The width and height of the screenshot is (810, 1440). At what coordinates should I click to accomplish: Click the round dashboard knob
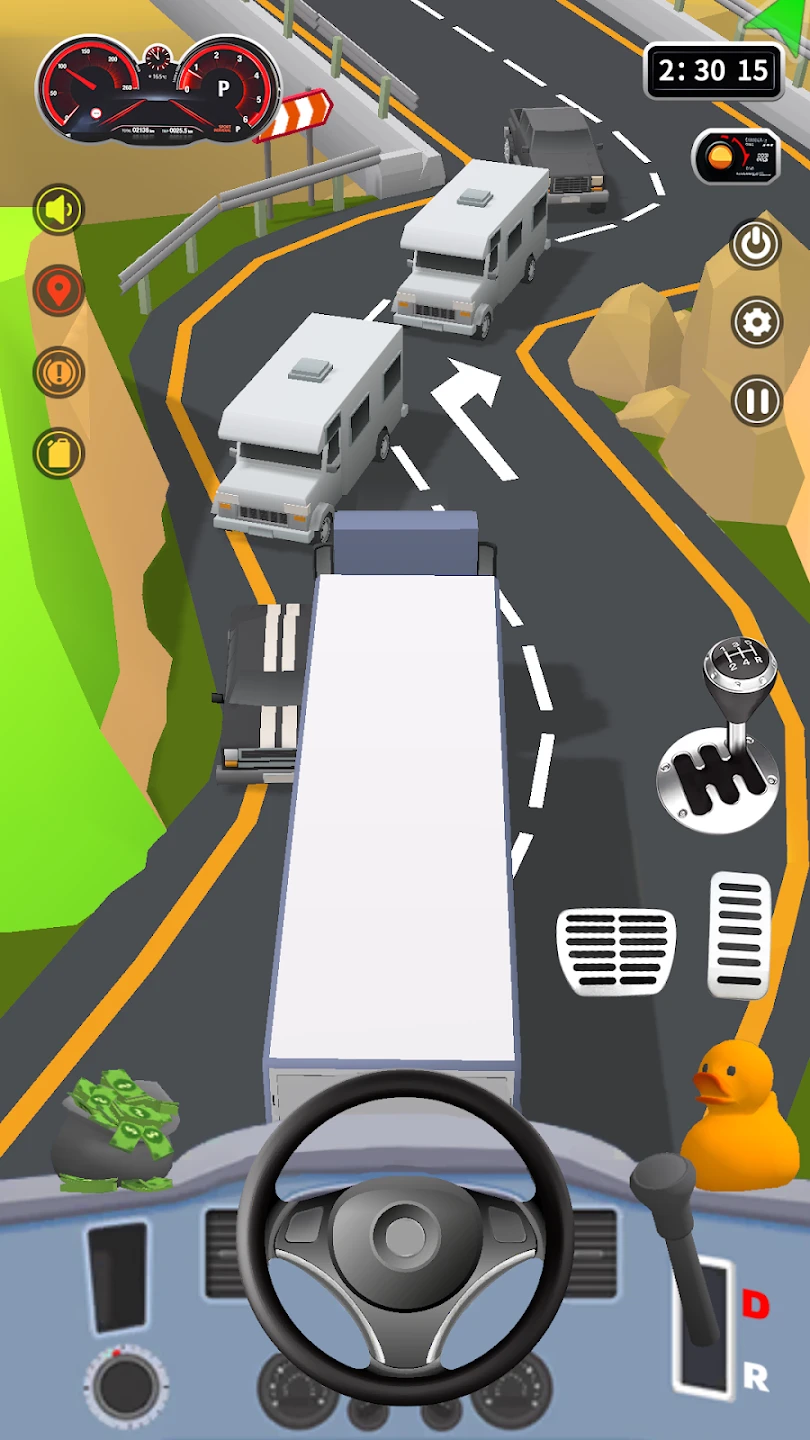point(126,1386)
